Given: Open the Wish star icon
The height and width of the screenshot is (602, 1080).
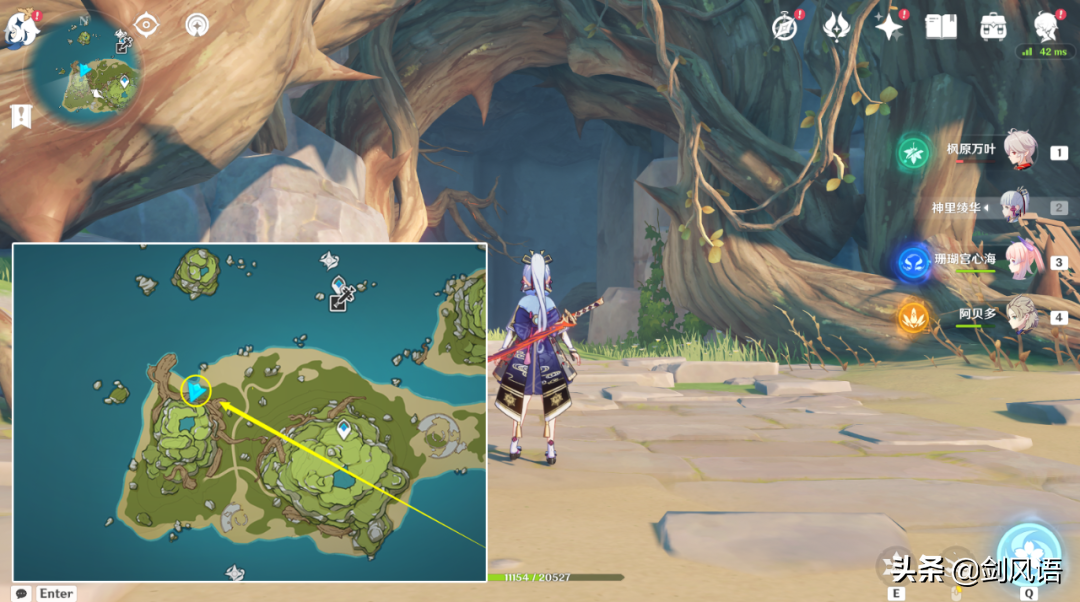Looking at the screenshot, I should click(x=888, y=27).
